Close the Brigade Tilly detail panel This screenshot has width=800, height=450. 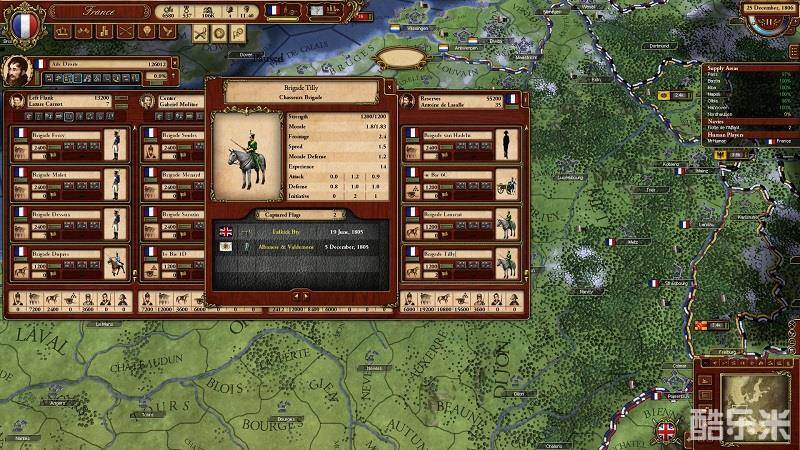click(x=389, y=91)
